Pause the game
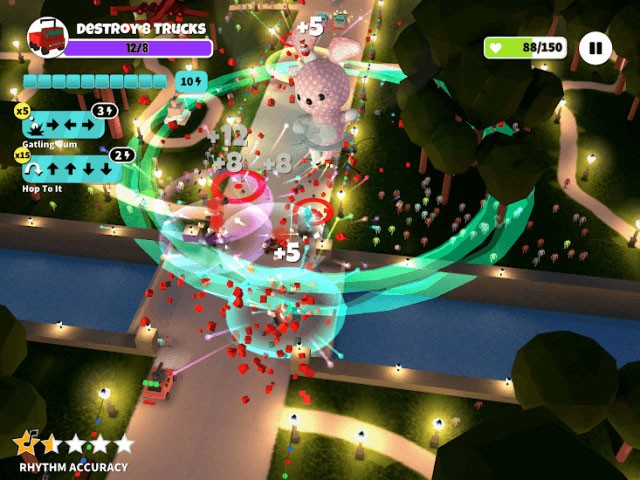The height and width of the screenshot is (480, 640). pyautogui.click(x=595, y=47)
